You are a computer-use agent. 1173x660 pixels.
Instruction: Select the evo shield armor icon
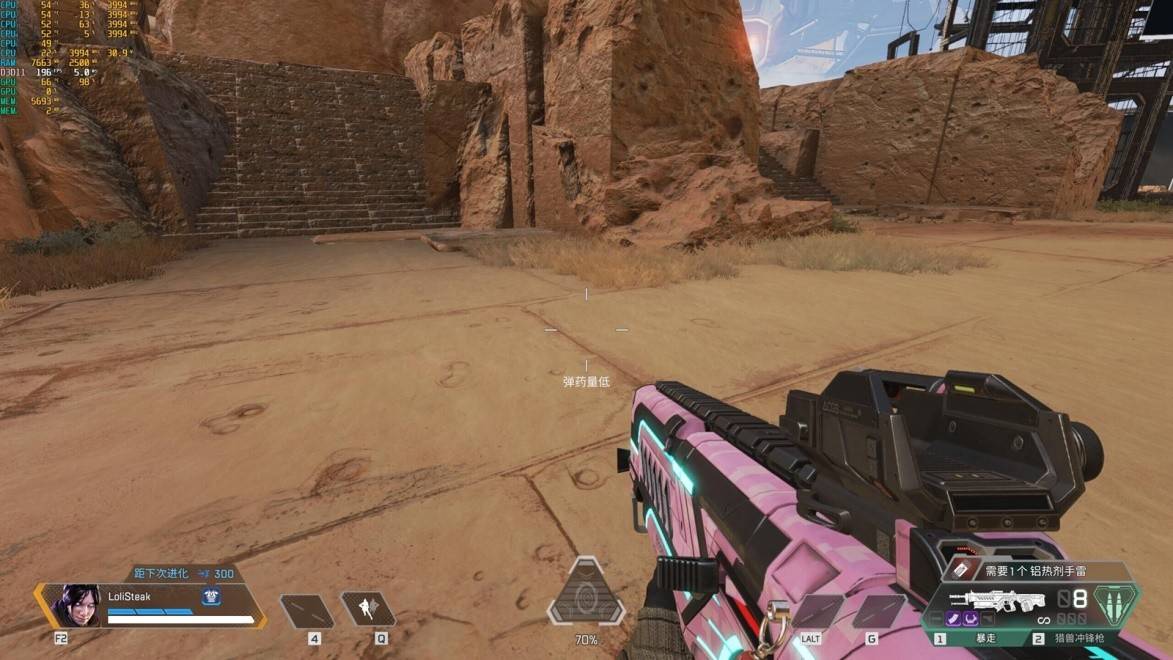[211, 597]
